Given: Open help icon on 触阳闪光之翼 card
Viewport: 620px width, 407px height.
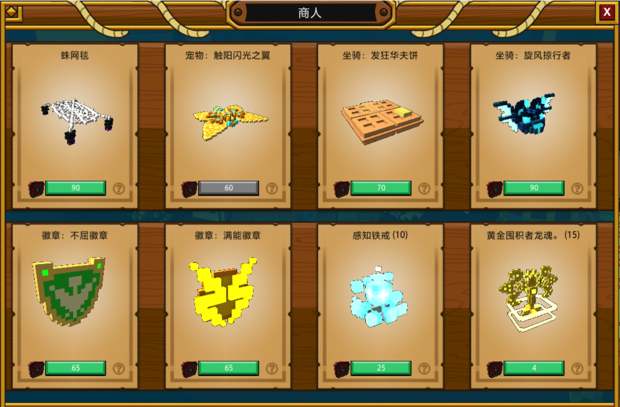Looking at the screenshot, I should pos(271,188).
